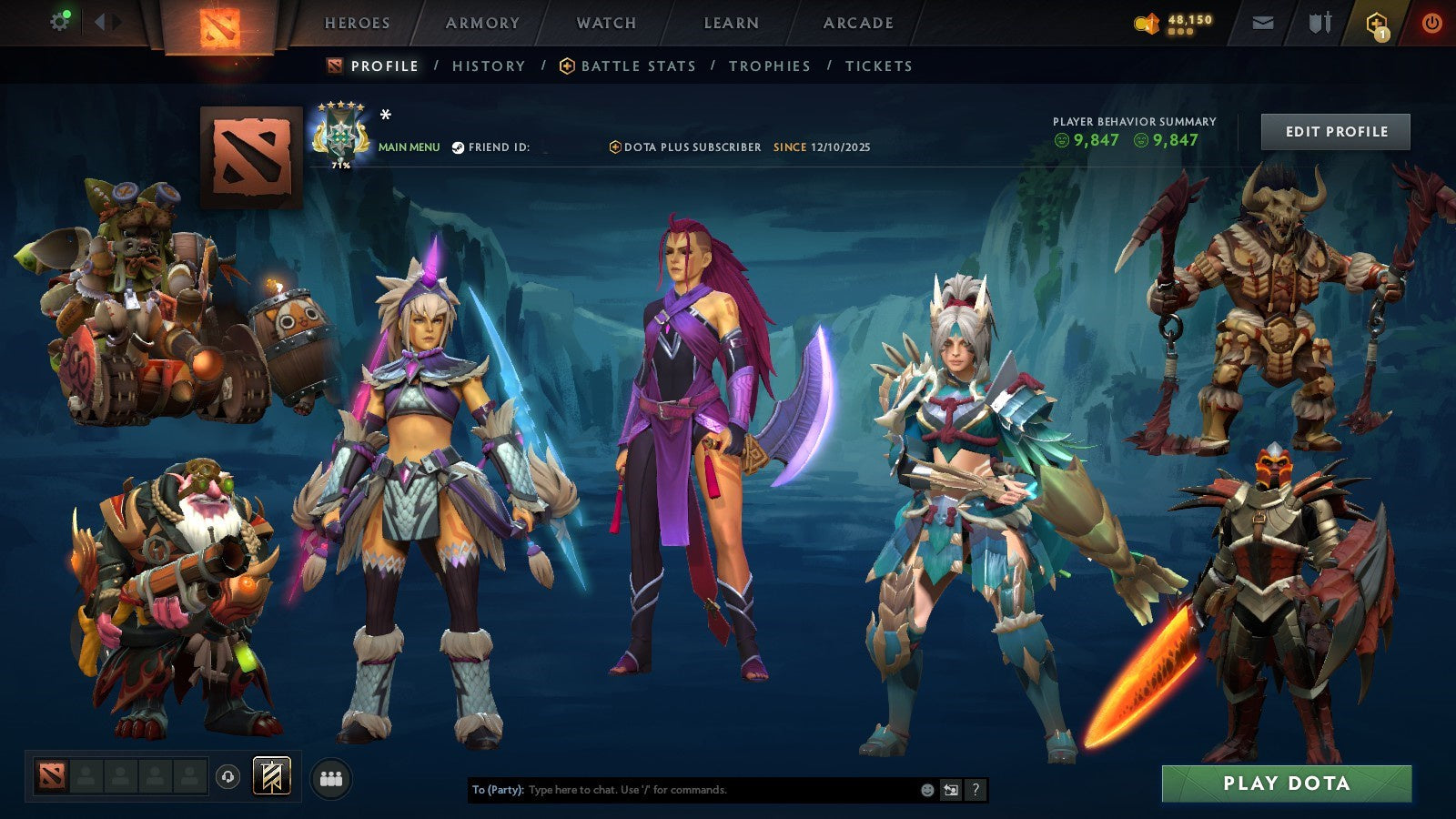Click the question mark chat help button
1456x819 pixels.
point(975,790)
